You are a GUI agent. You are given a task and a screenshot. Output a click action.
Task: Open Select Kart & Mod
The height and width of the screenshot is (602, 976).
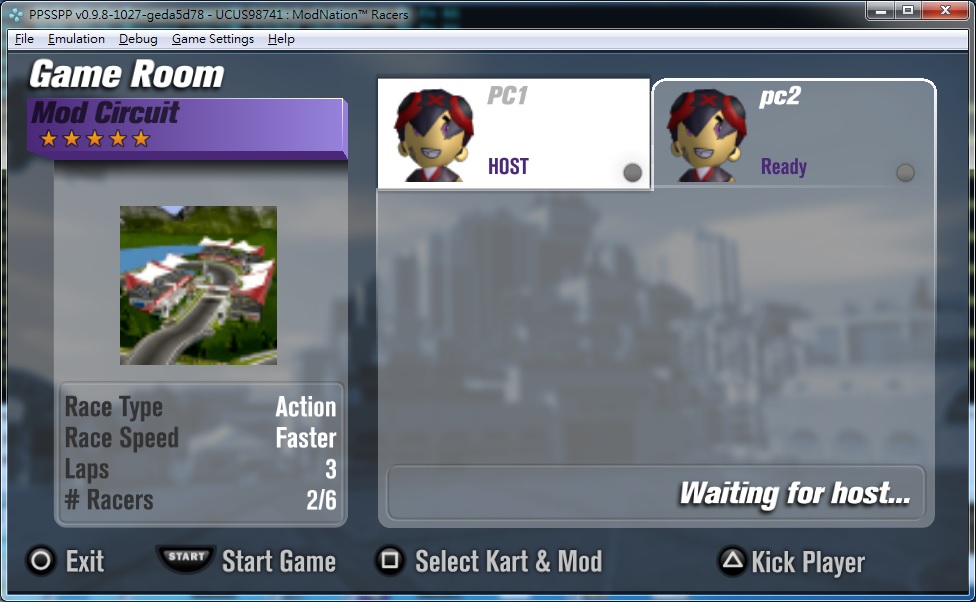489,561
